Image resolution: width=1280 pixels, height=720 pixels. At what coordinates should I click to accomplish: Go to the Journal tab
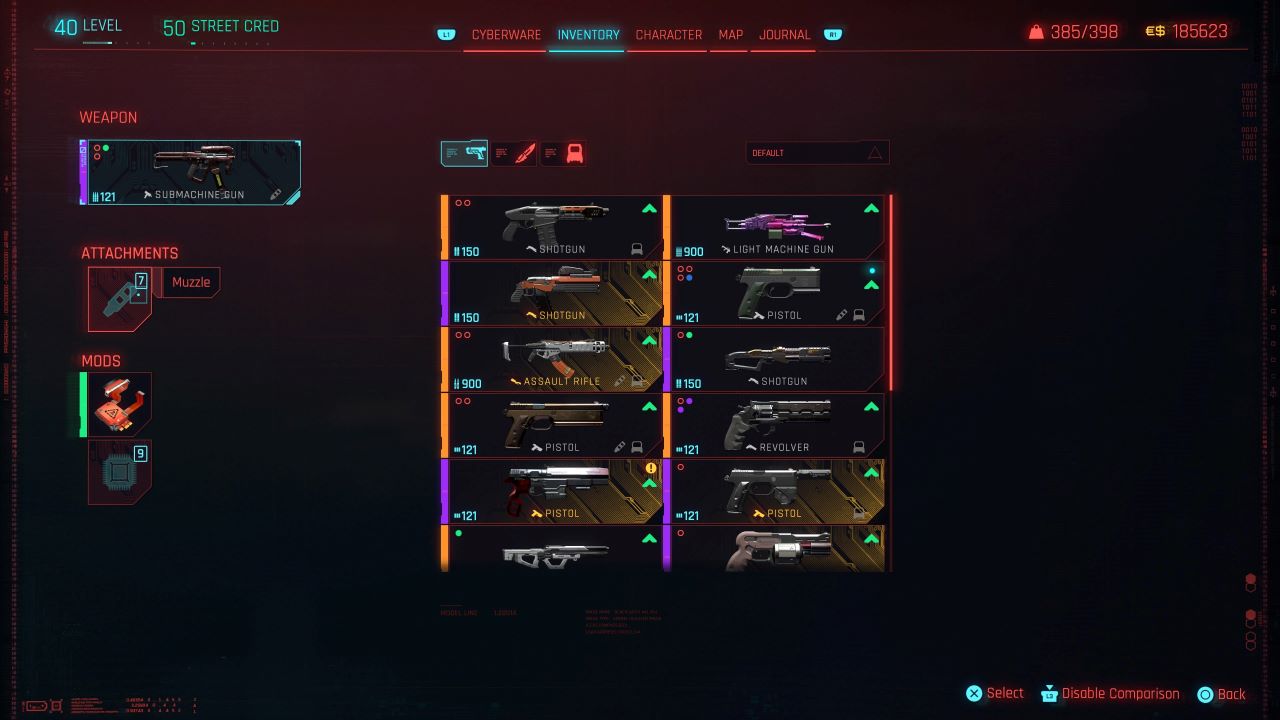(x=783, y=34)
